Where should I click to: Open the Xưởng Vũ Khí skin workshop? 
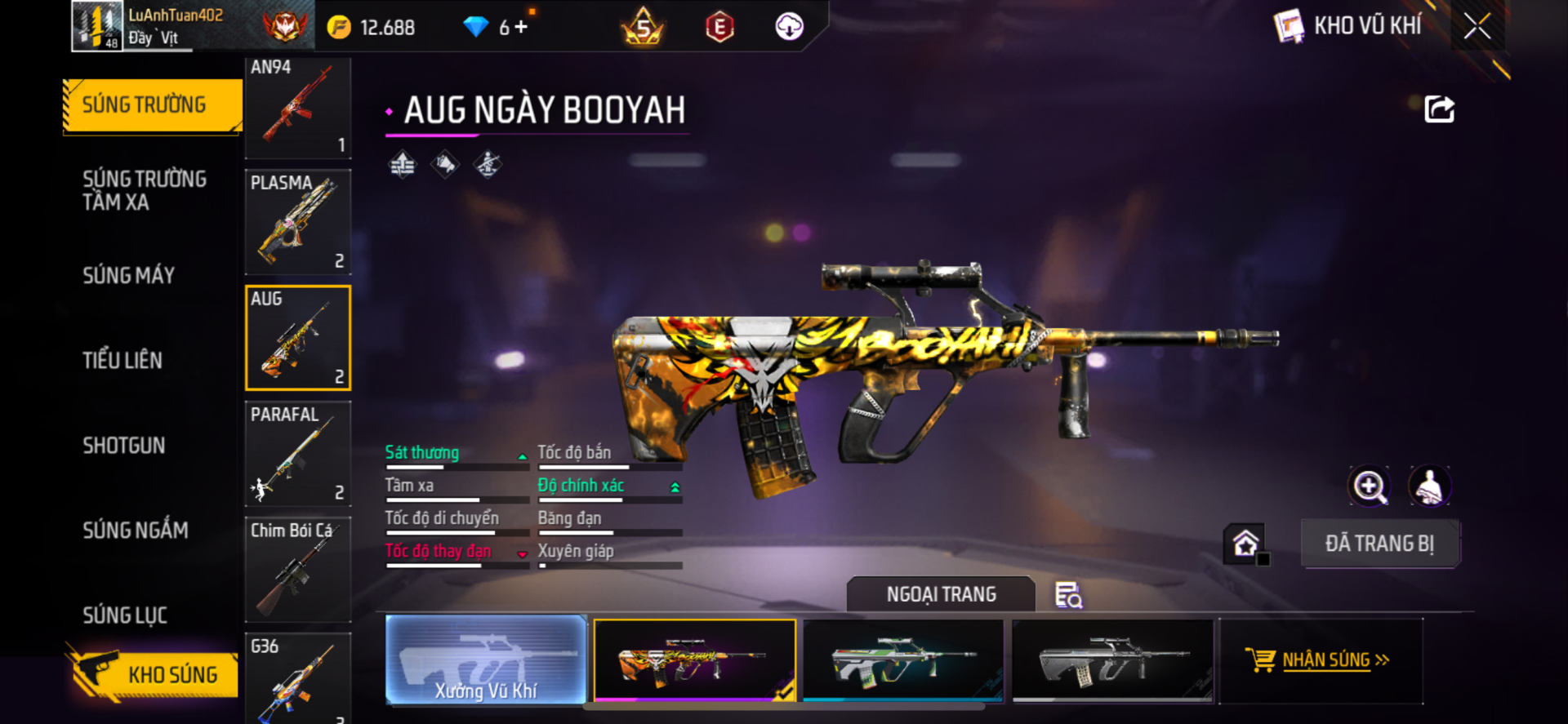click(x=486, y=660)
